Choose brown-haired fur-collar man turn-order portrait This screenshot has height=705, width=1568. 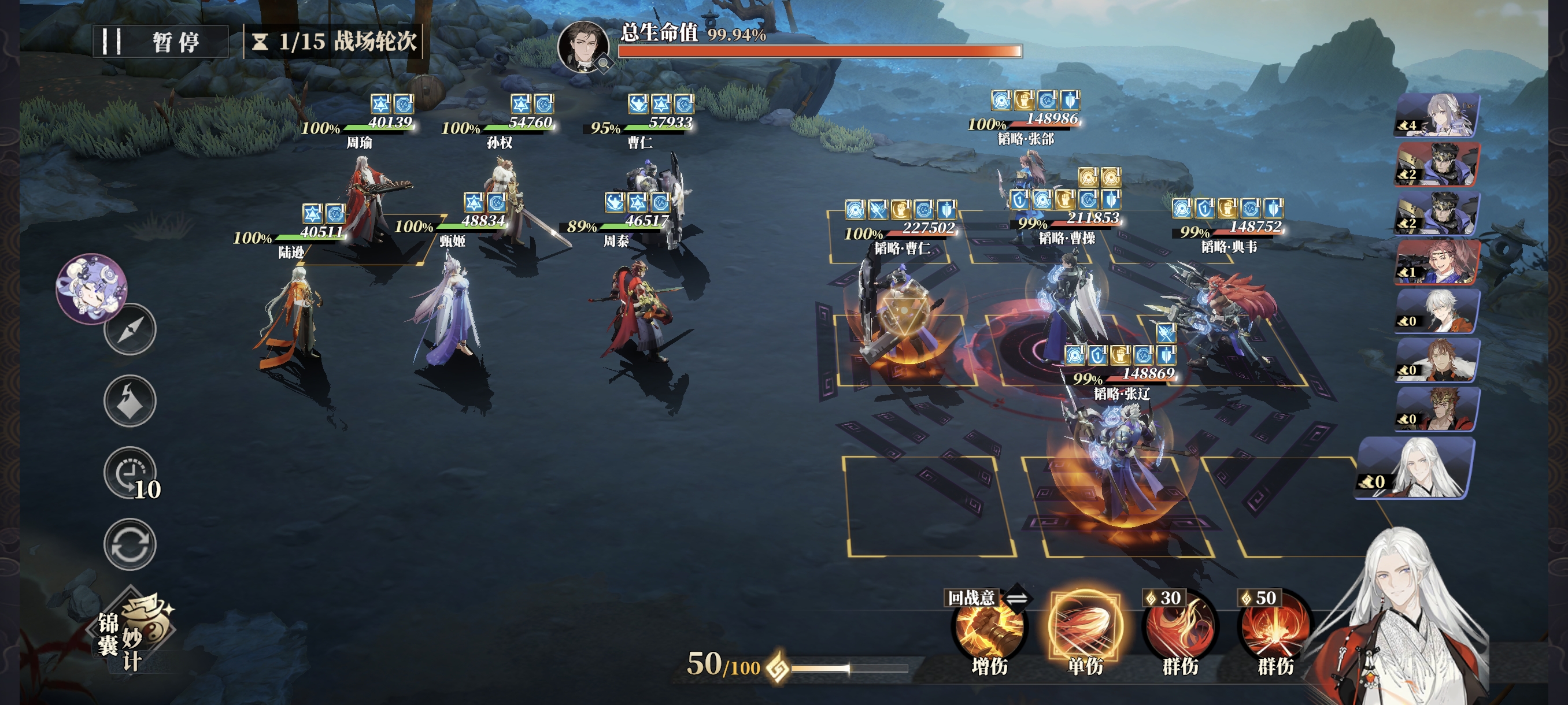click(1438, 360)
